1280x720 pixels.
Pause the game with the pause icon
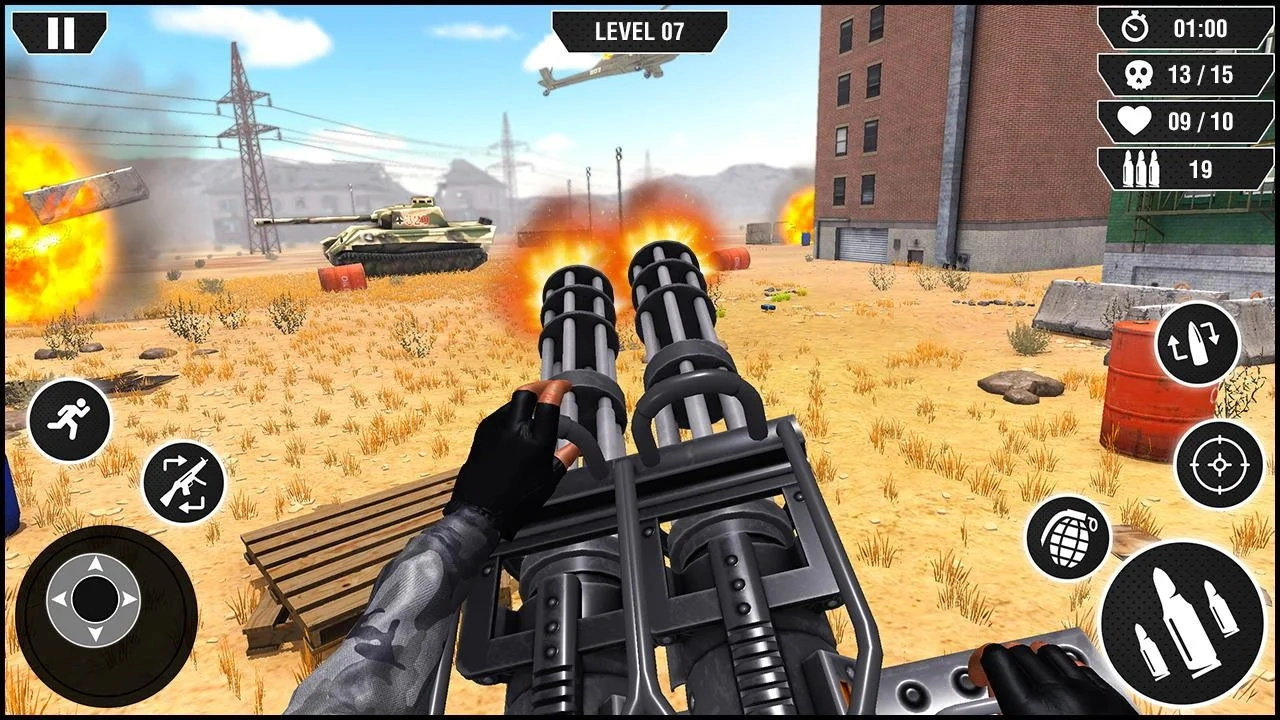pyautogui.click(x=62, y=31)
